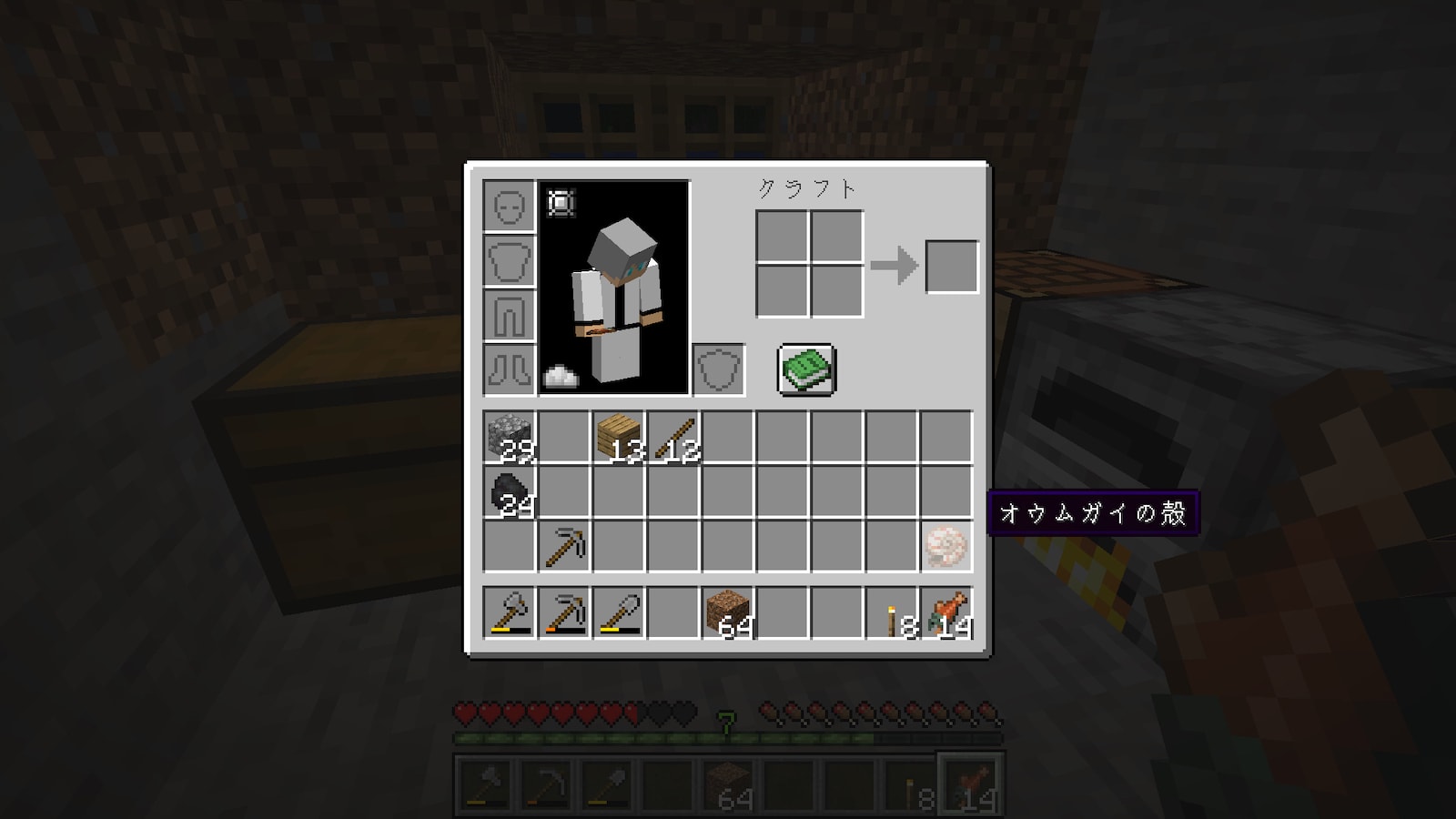Click the empty leggings armor slot
Screen dimensions: 1456x819
510,316
